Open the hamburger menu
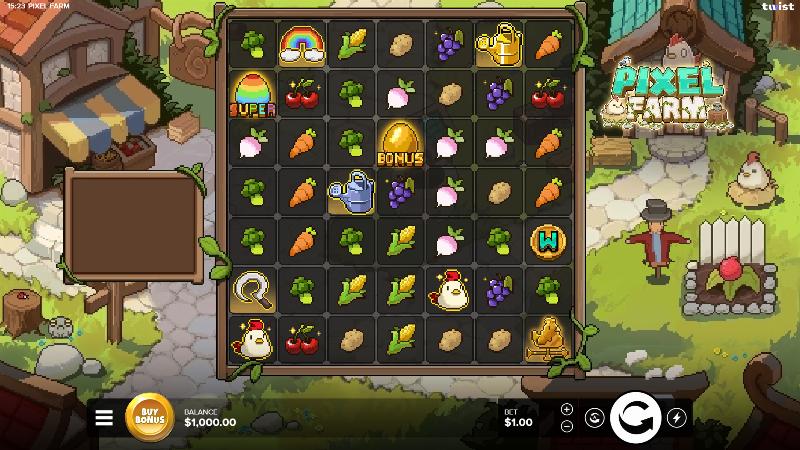The width and height of the screenshot is (800, 450). pos(104,418)
